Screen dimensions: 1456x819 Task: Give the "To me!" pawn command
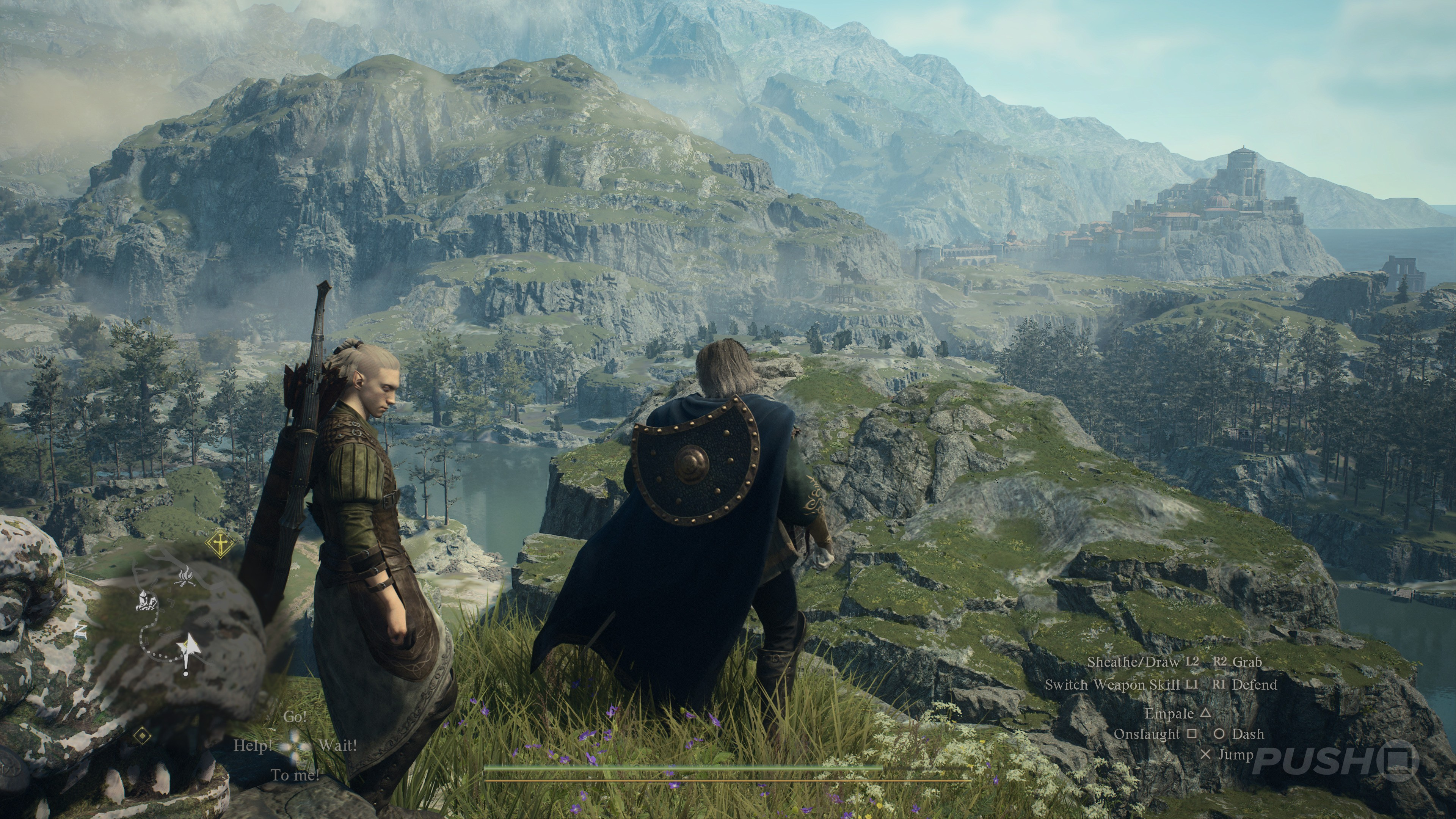pos(295,775)
